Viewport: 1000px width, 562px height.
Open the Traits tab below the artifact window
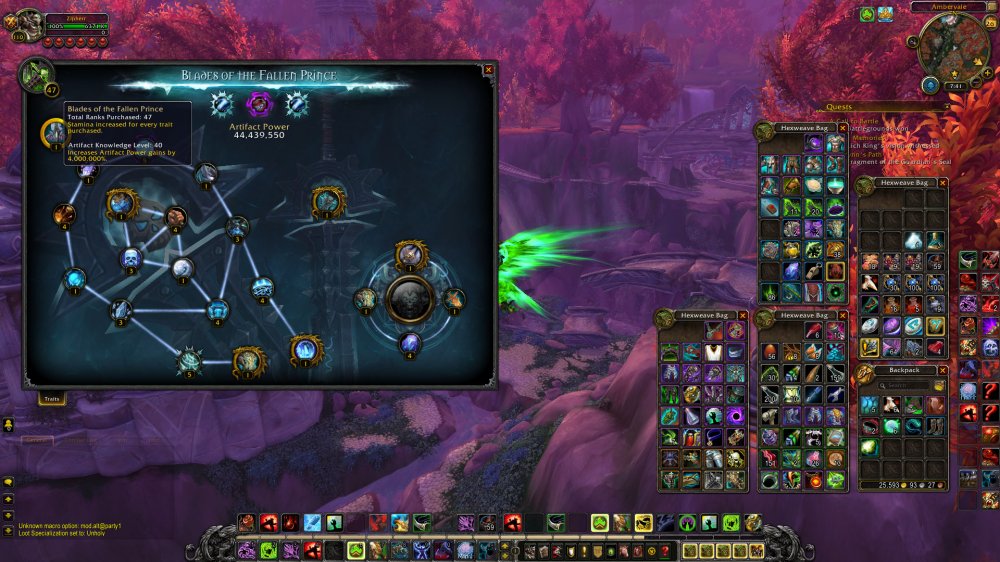[51, 398]
